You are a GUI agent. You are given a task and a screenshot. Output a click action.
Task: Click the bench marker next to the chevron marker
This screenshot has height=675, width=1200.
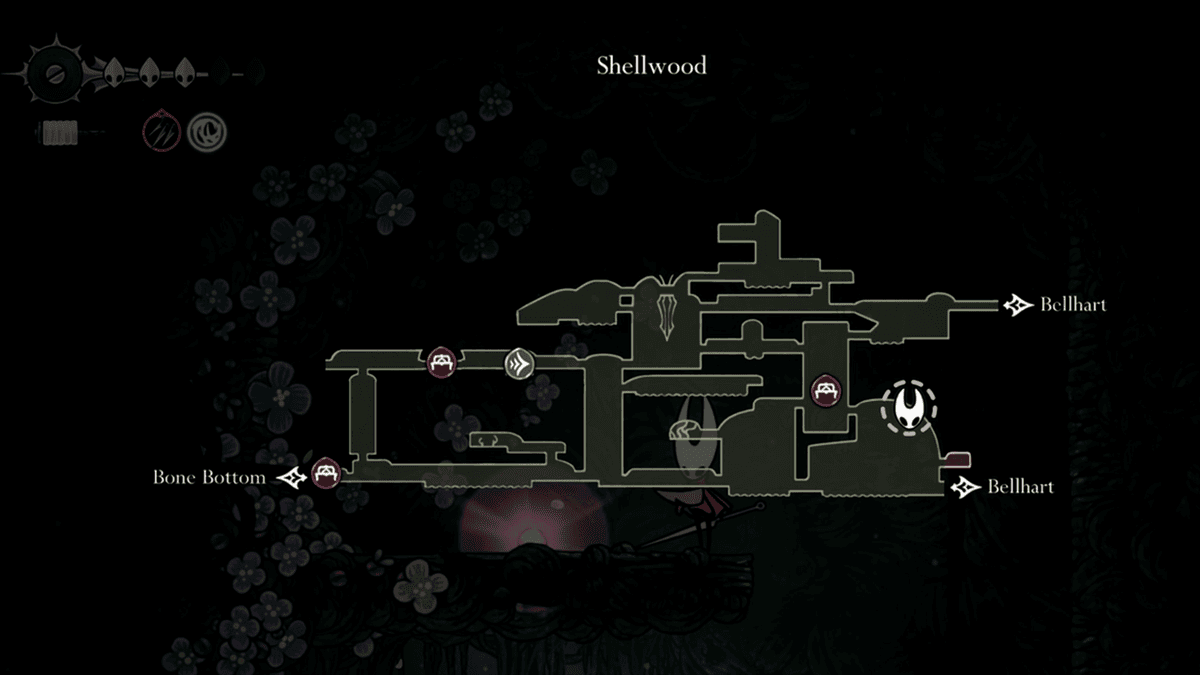(x=441, y=362)
